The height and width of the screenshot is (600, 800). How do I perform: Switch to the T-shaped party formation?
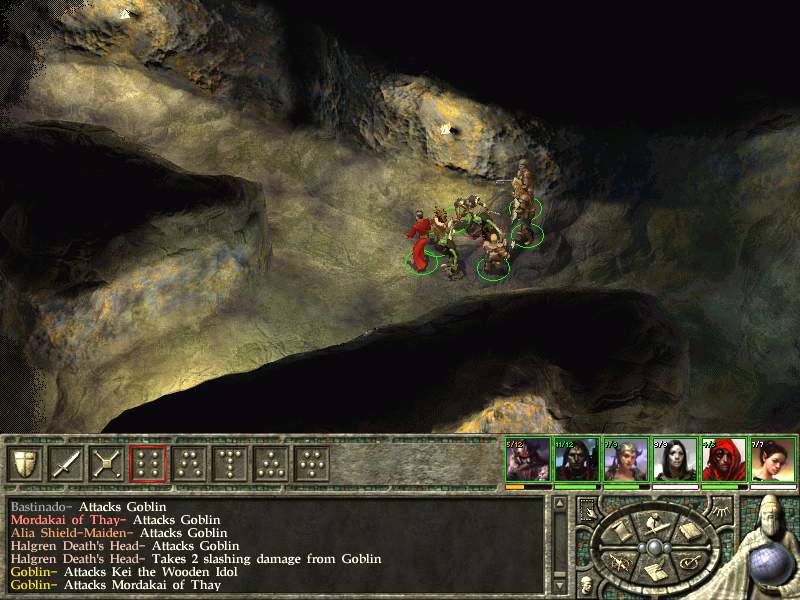click(229, 463)
